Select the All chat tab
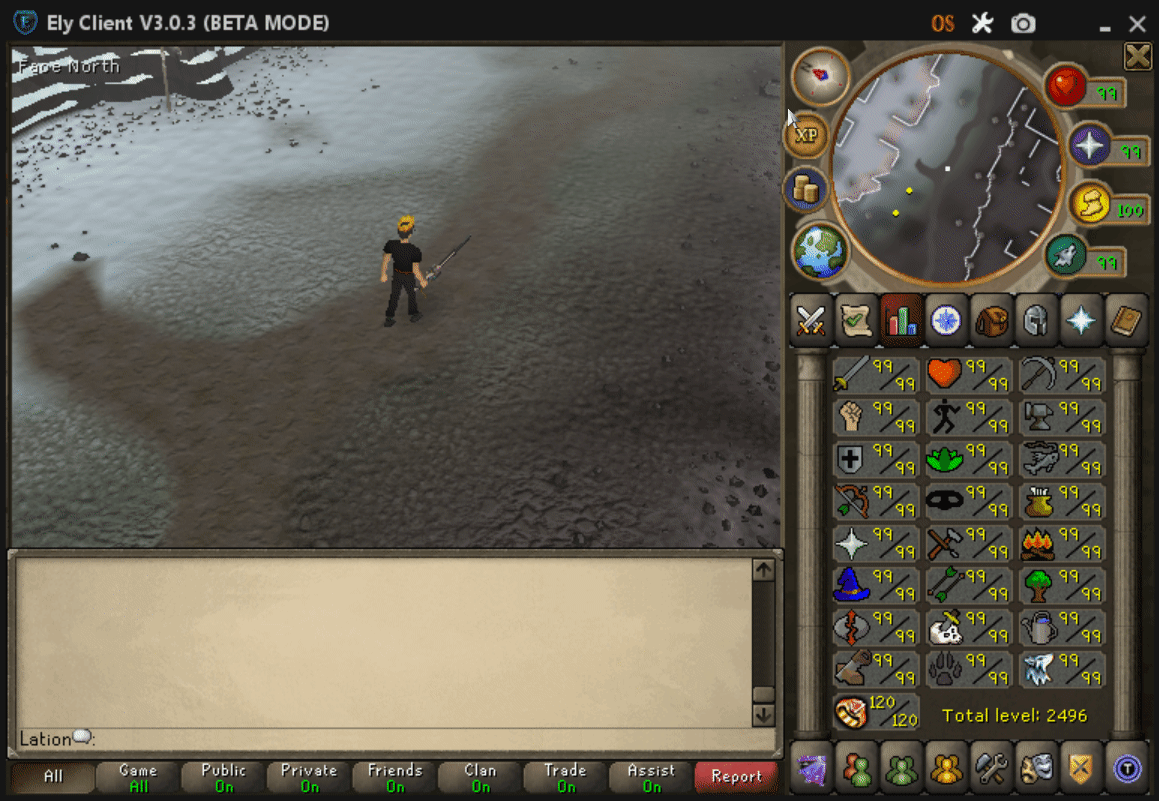The height and width of the screenshot is (801, 1159). (x=53, y=777)
